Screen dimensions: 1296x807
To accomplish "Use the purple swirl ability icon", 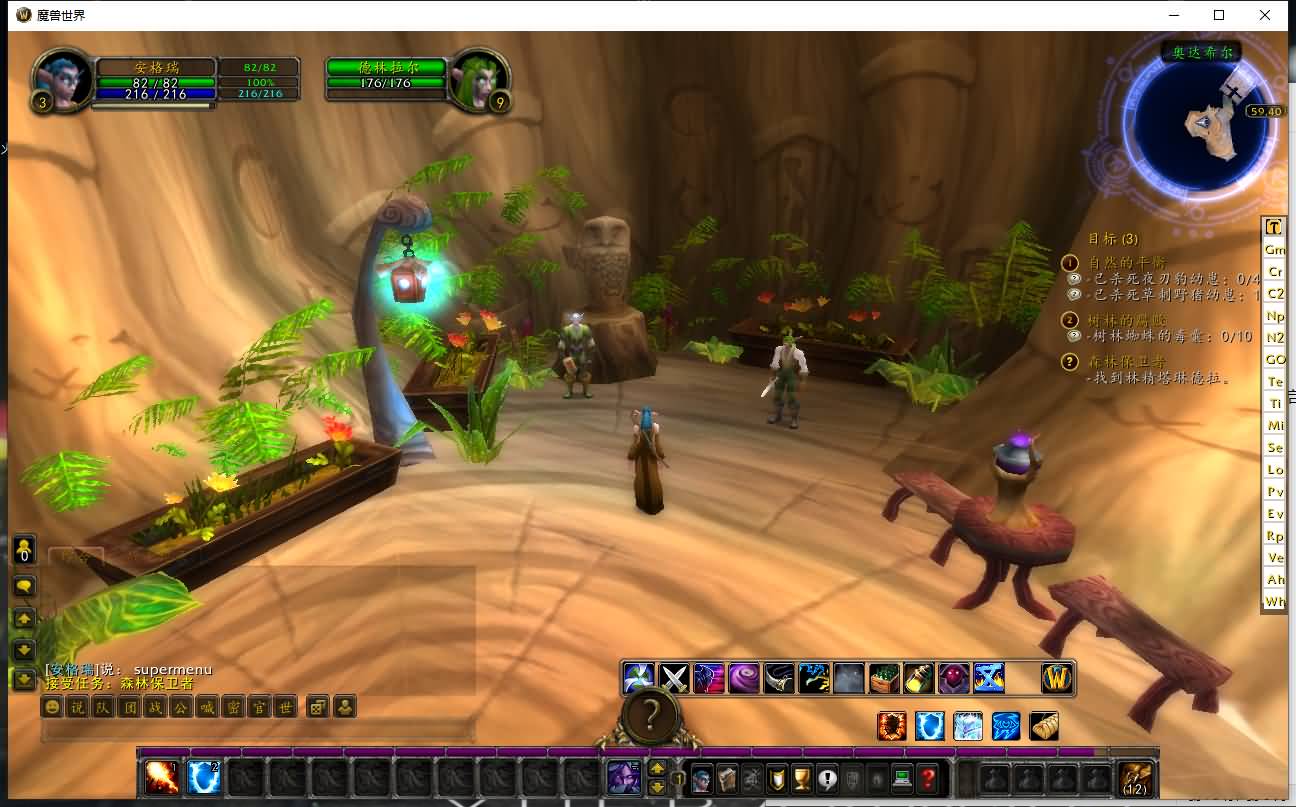I will [744, 678].
